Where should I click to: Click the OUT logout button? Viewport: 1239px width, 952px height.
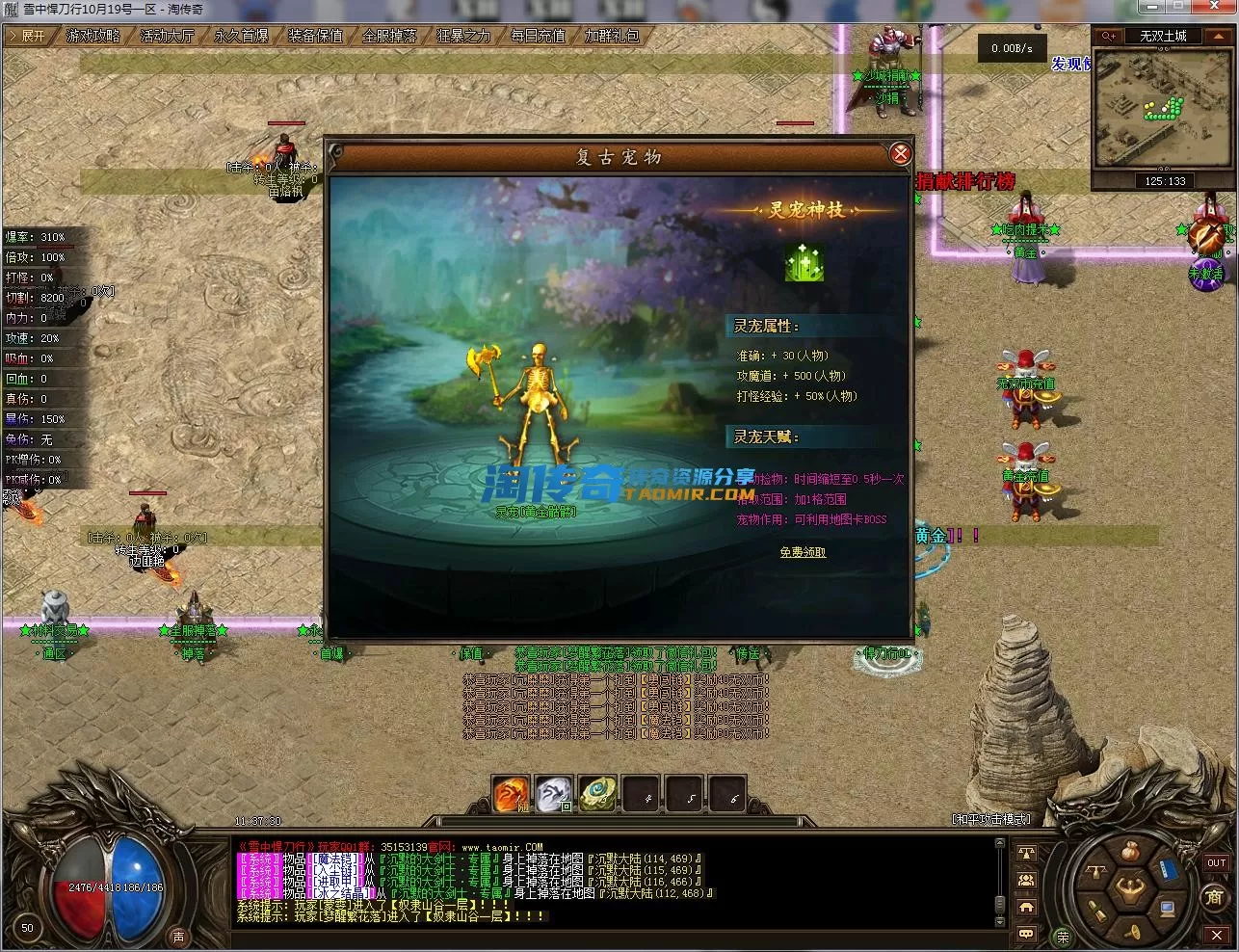pyautogui.click(x=1216, y=863)
